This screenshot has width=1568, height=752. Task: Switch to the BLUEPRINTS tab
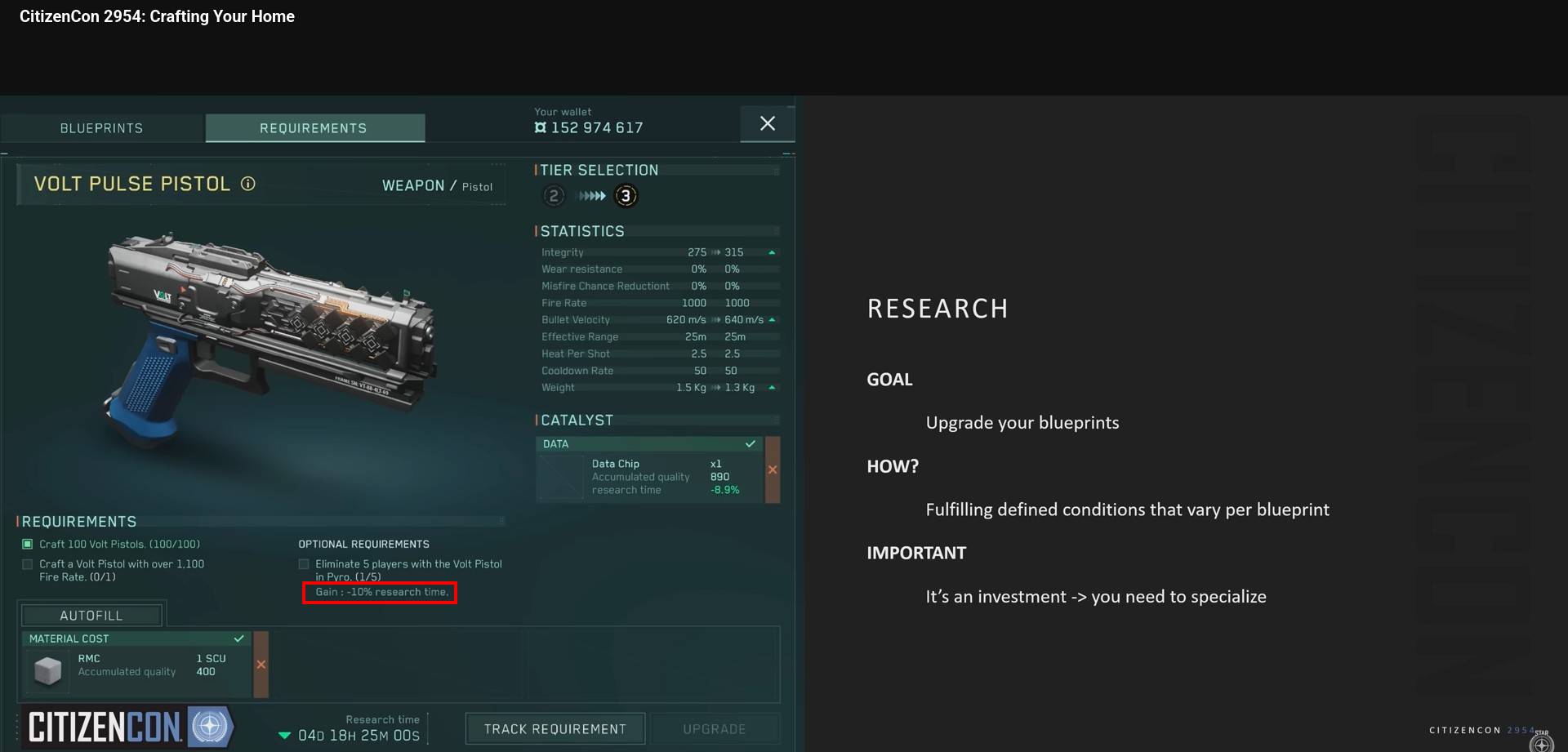(100, 127)
